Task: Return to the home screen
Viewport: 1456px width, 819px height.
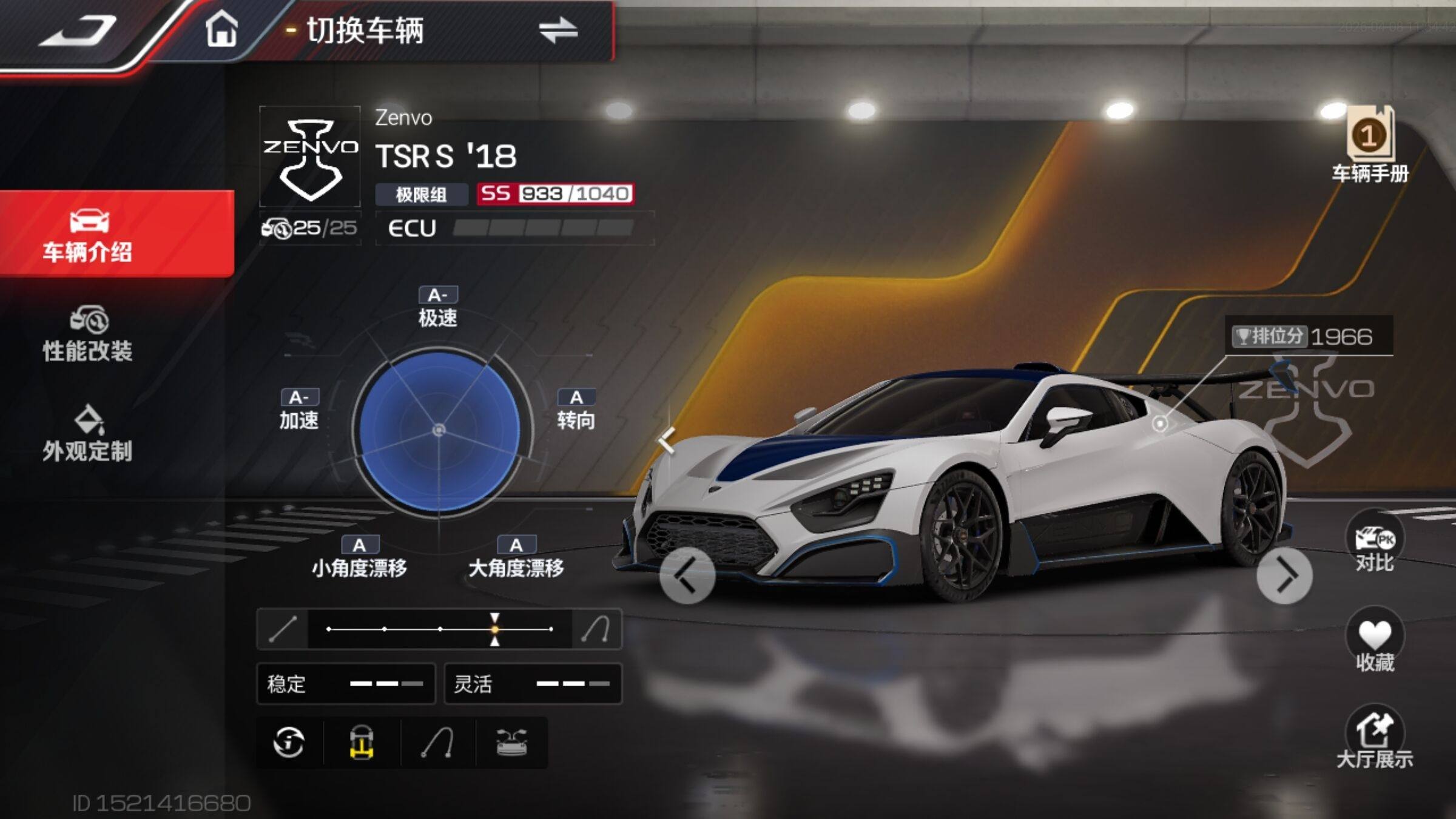Action: (x=221, y=29)
